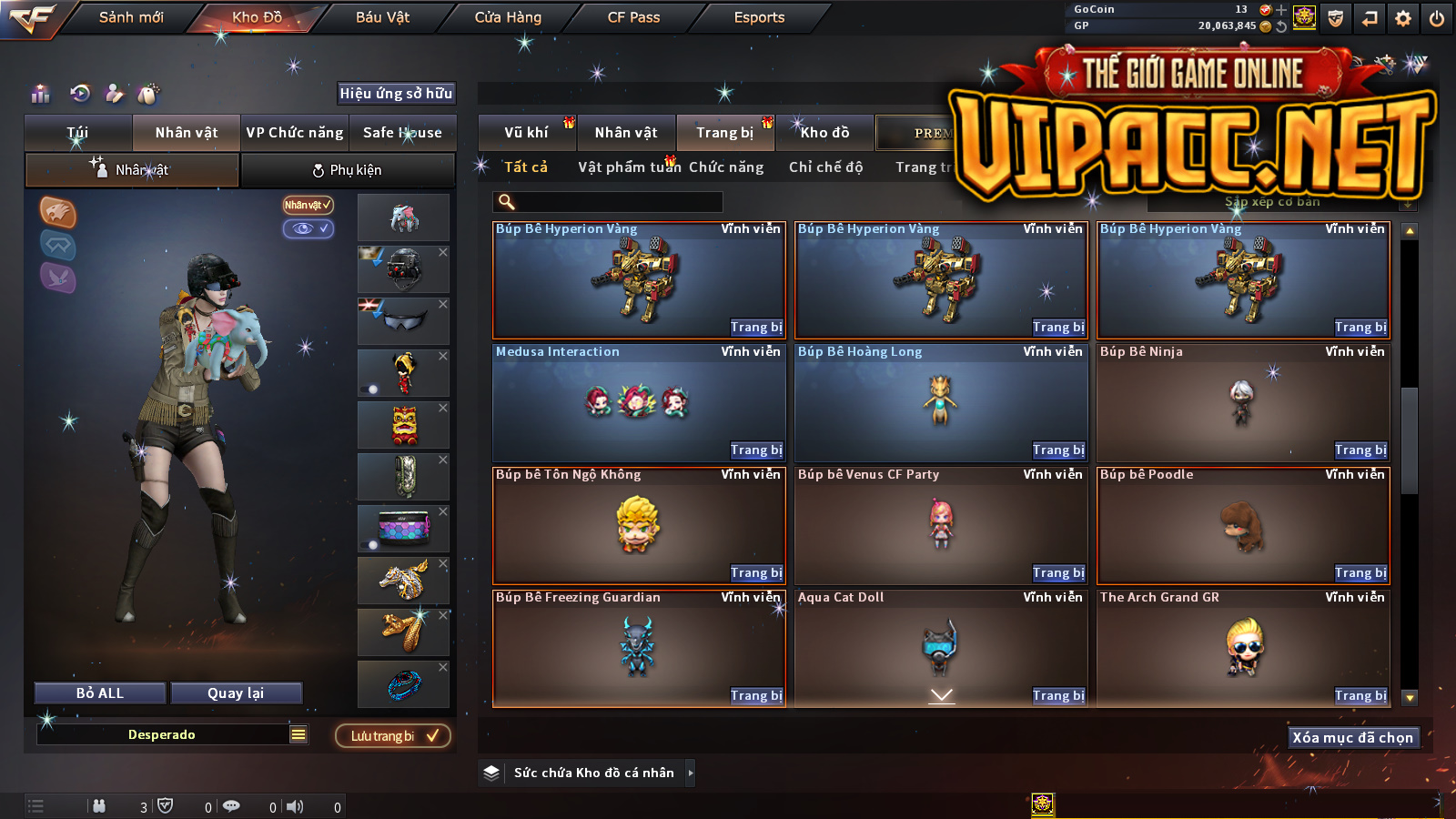Equip the Aqua Cat Doll
Image resolution: width=1456 pixels, height=819 pixels.
(1058, 695)
